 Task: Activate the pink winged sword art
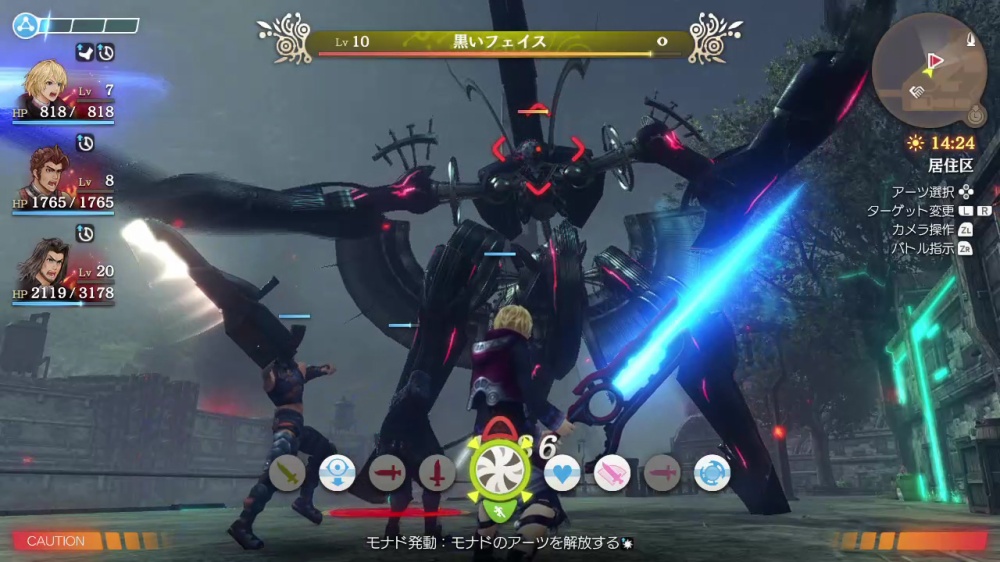[612, 472]
